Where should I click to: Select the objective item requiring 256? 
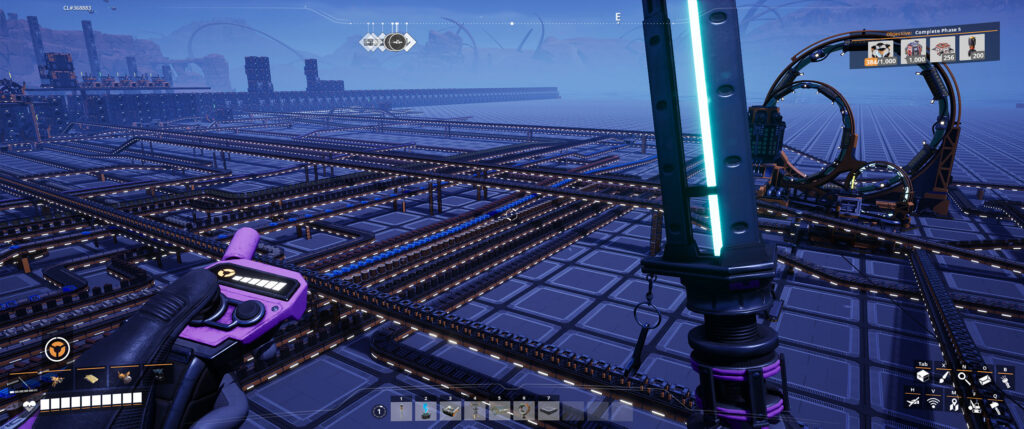coord(944,51)
